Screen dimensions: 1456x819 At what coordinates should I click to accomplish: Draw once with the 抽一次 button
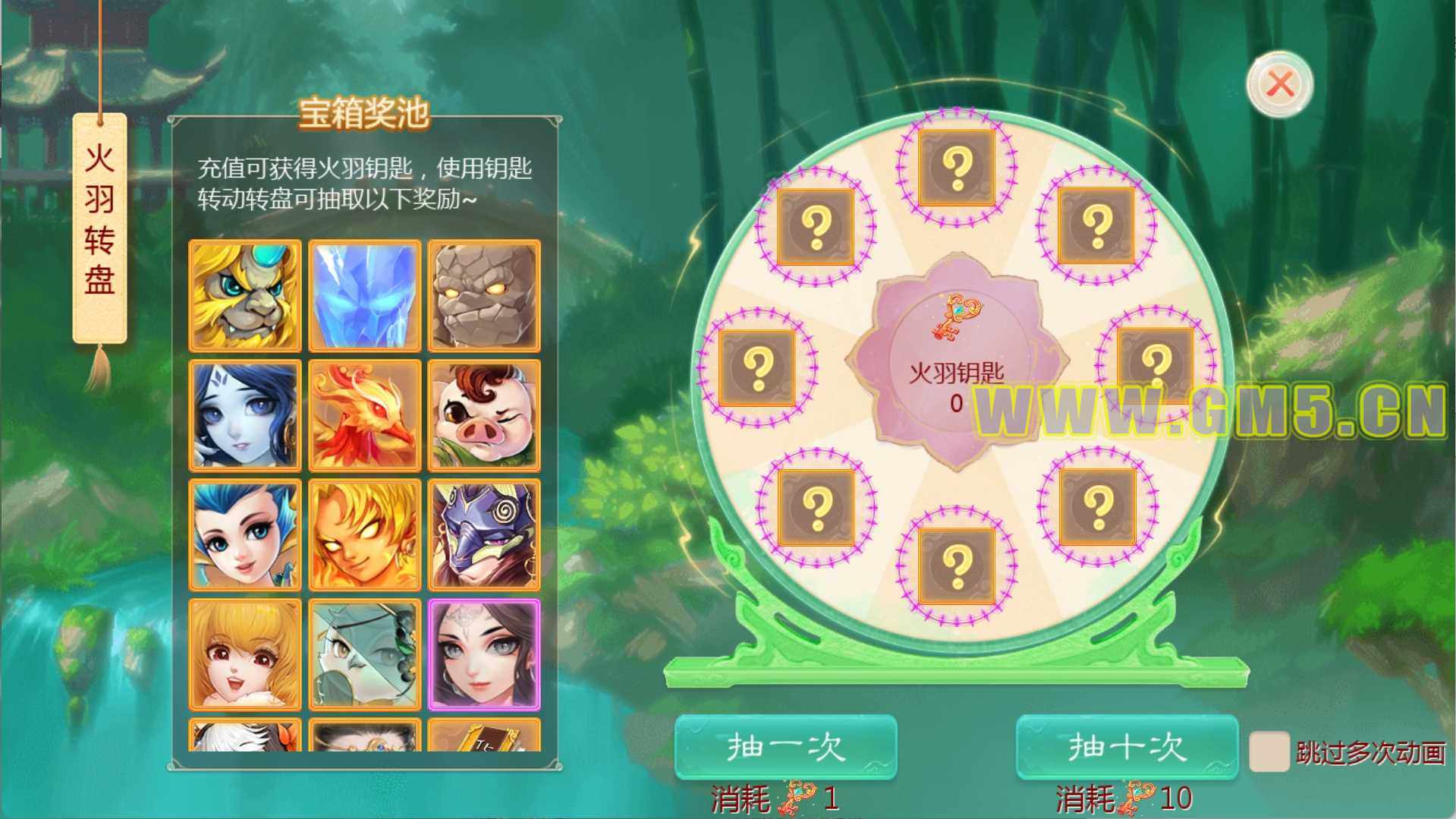click(786, 747)
